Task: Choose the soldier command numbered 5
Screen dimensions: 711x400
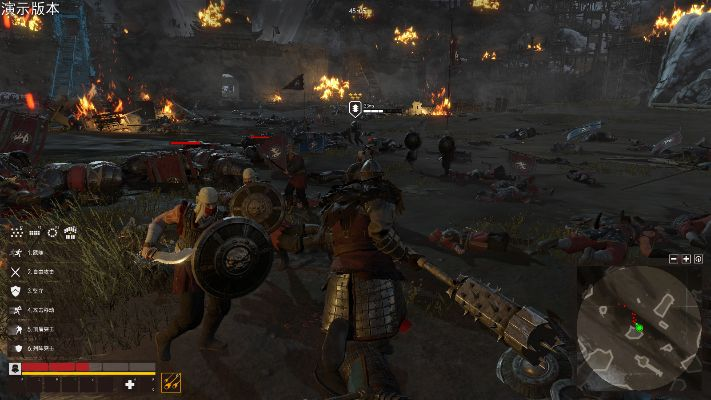Action: tap(16, 327)
